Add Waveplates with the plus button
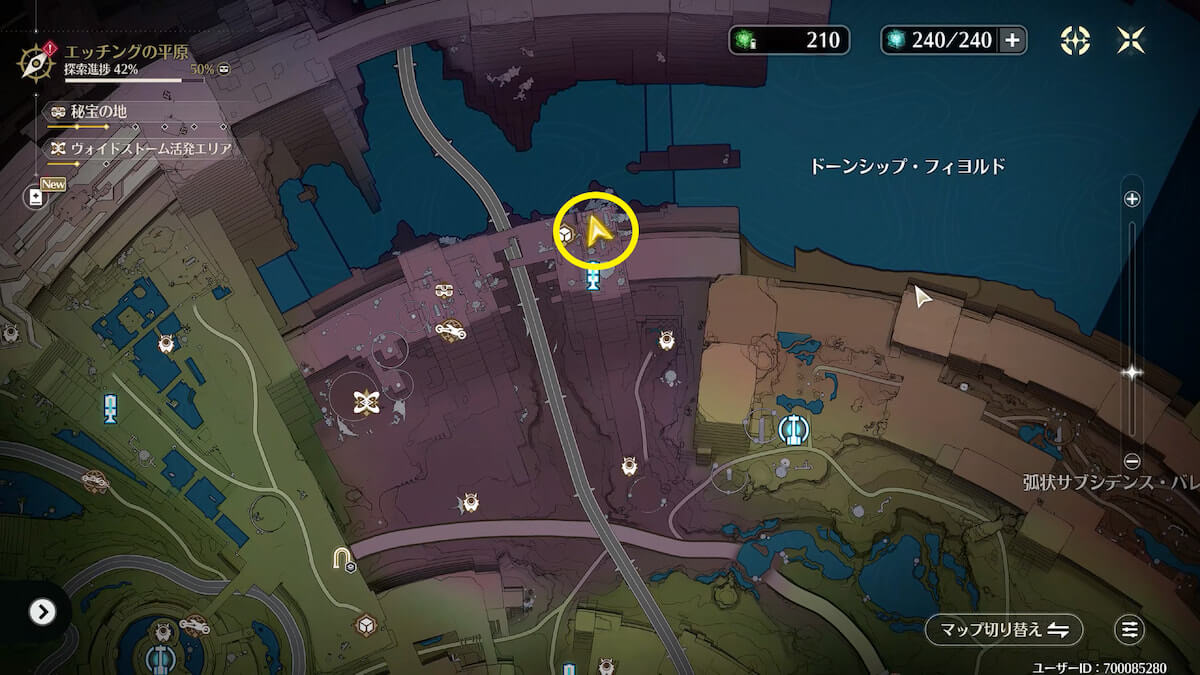 (x=1012, y=40)
